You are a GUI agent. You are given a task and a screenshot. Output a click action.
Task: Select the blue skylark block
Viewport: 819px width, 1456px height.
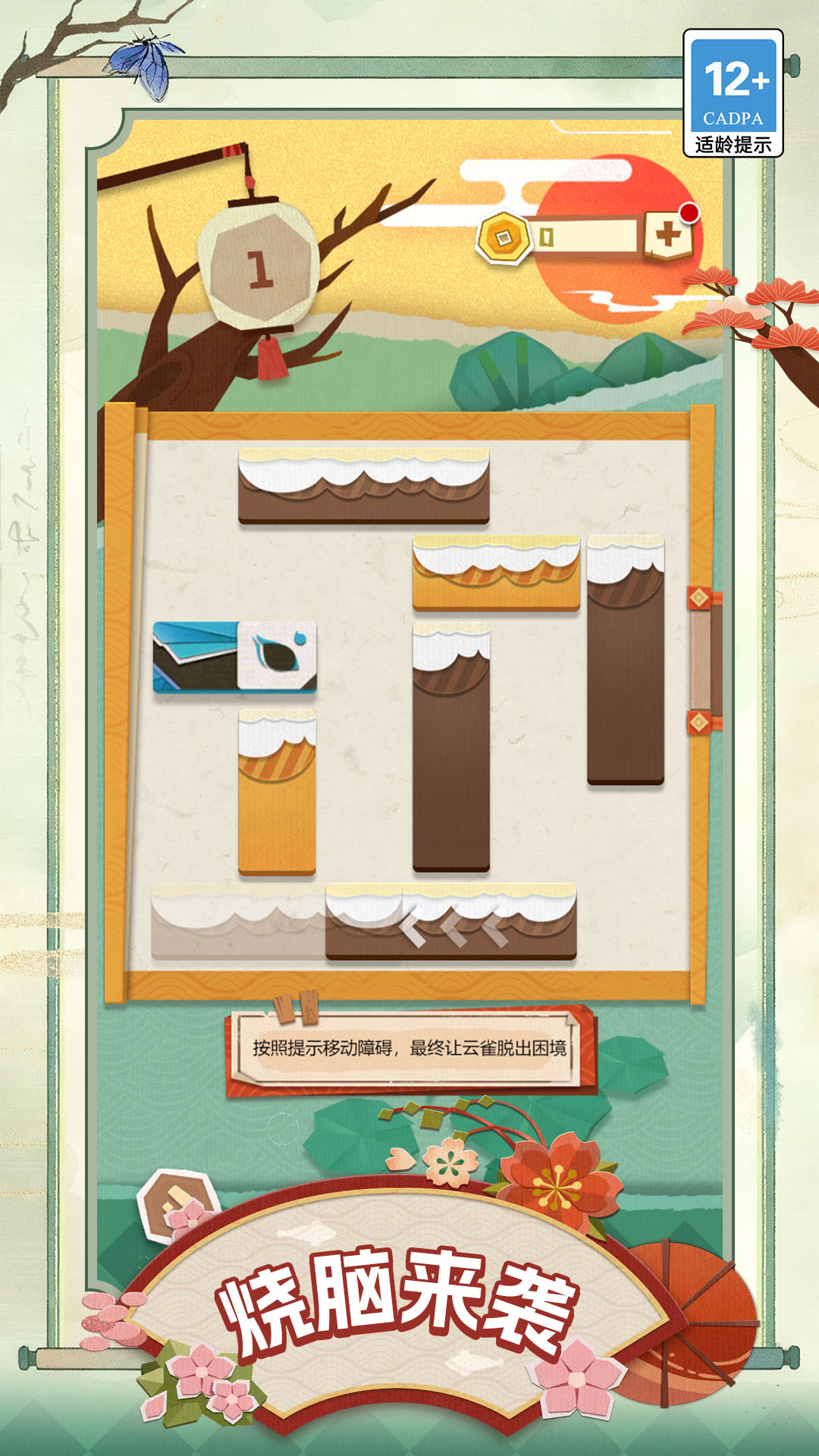[234, 657]
